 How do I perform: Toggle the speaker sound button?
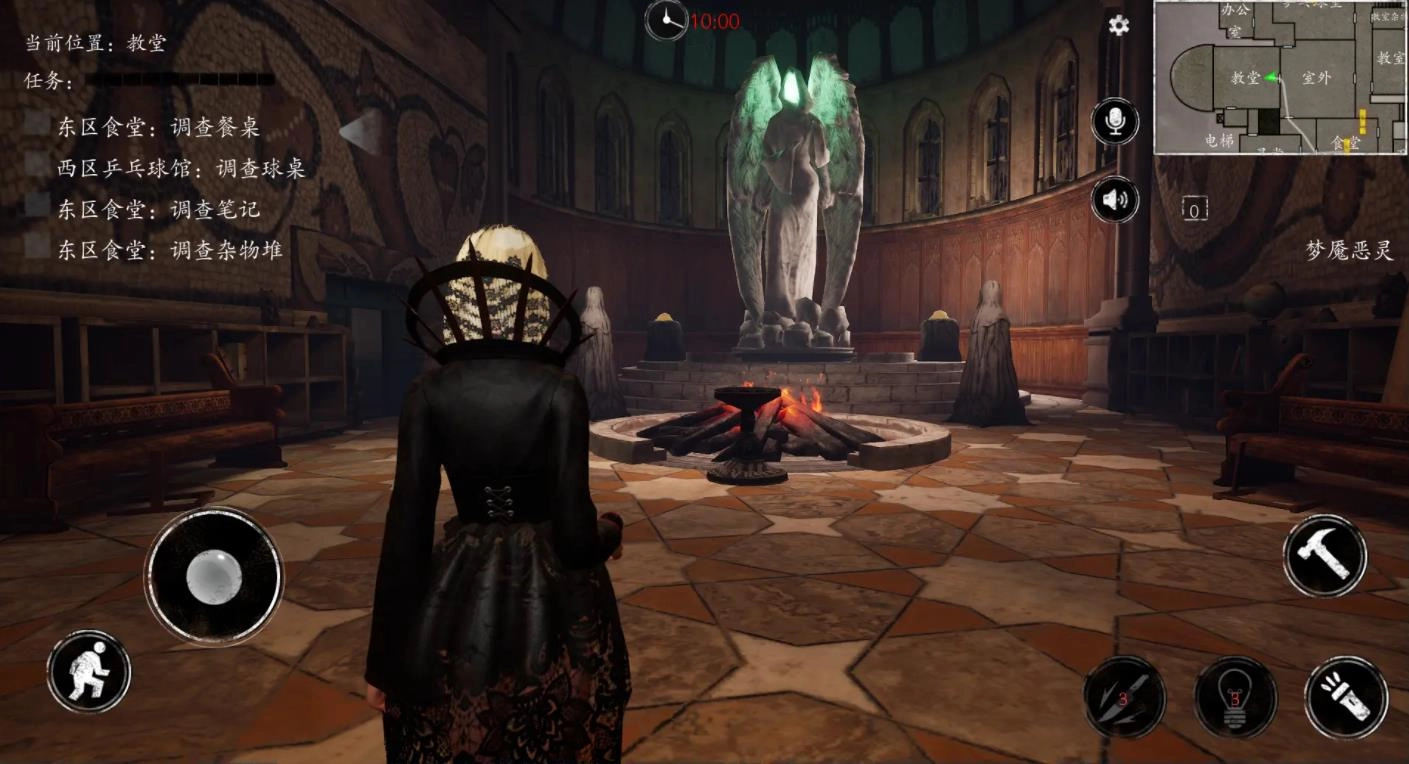(1115, 201)
